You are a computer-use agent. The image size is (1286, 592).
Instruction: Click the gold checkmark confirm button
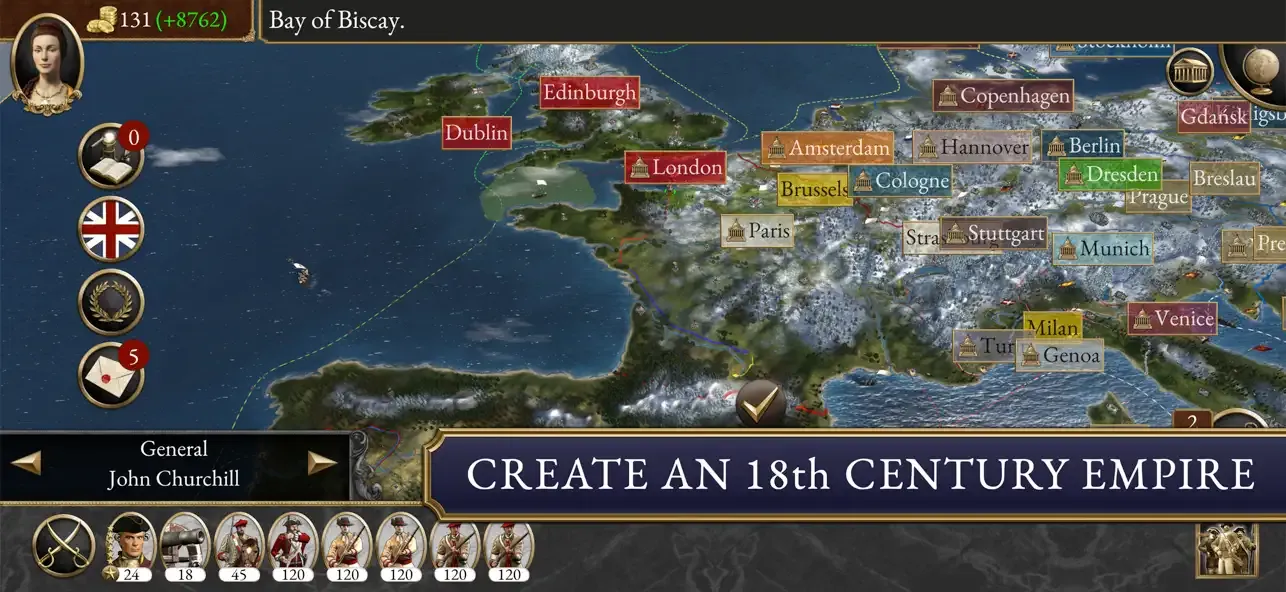point(761,405)
